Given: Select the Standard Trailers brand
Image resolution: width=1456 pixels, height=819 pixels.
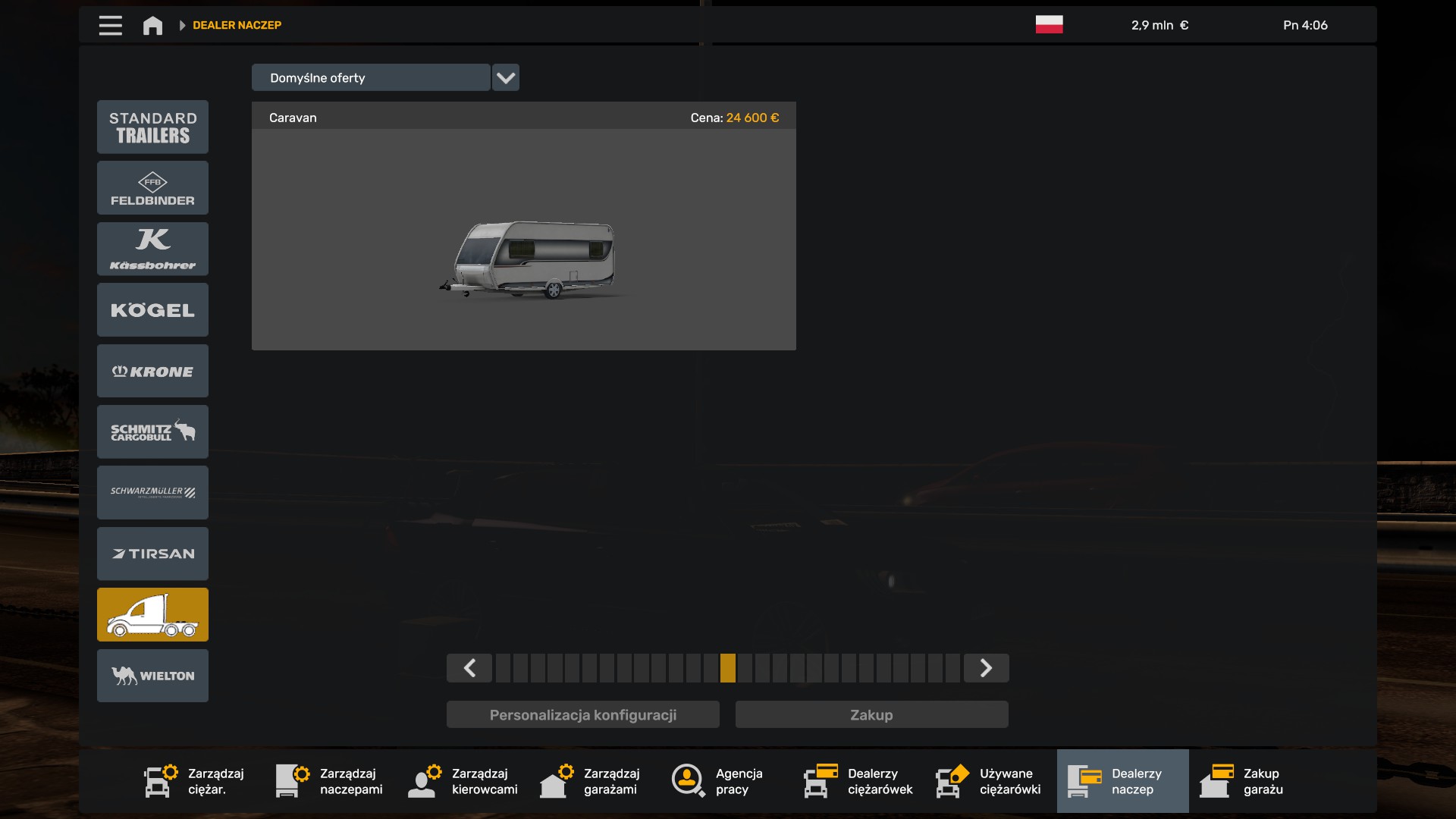Looking at the screenshot, I should 152,127.
